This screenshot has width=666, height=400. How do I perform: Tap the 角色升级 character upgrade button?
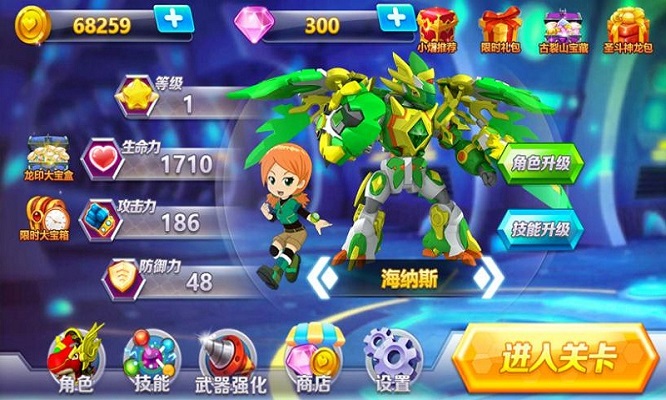(x=540, y=162)
